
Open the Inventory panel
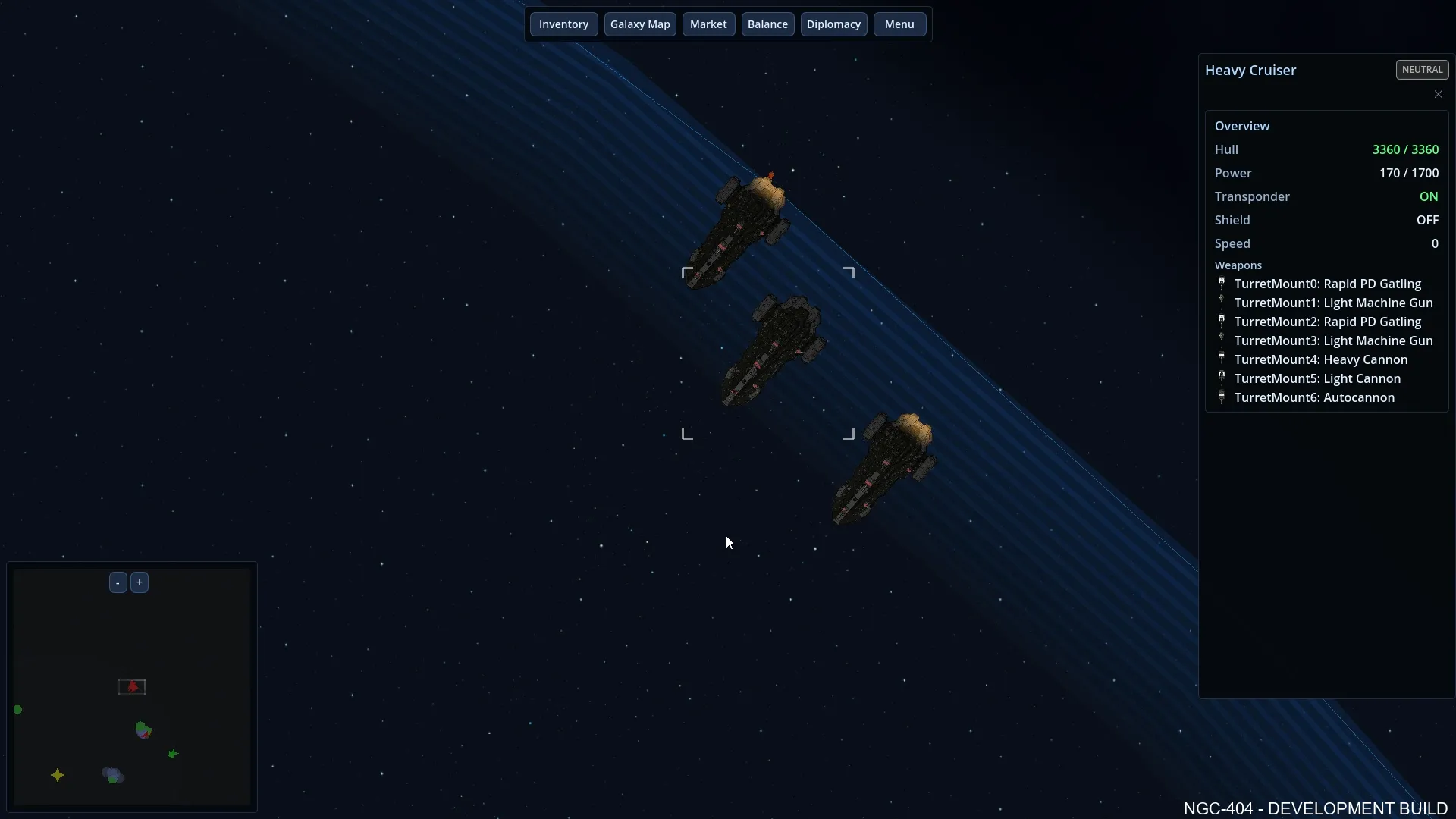(x=563, y=24)
